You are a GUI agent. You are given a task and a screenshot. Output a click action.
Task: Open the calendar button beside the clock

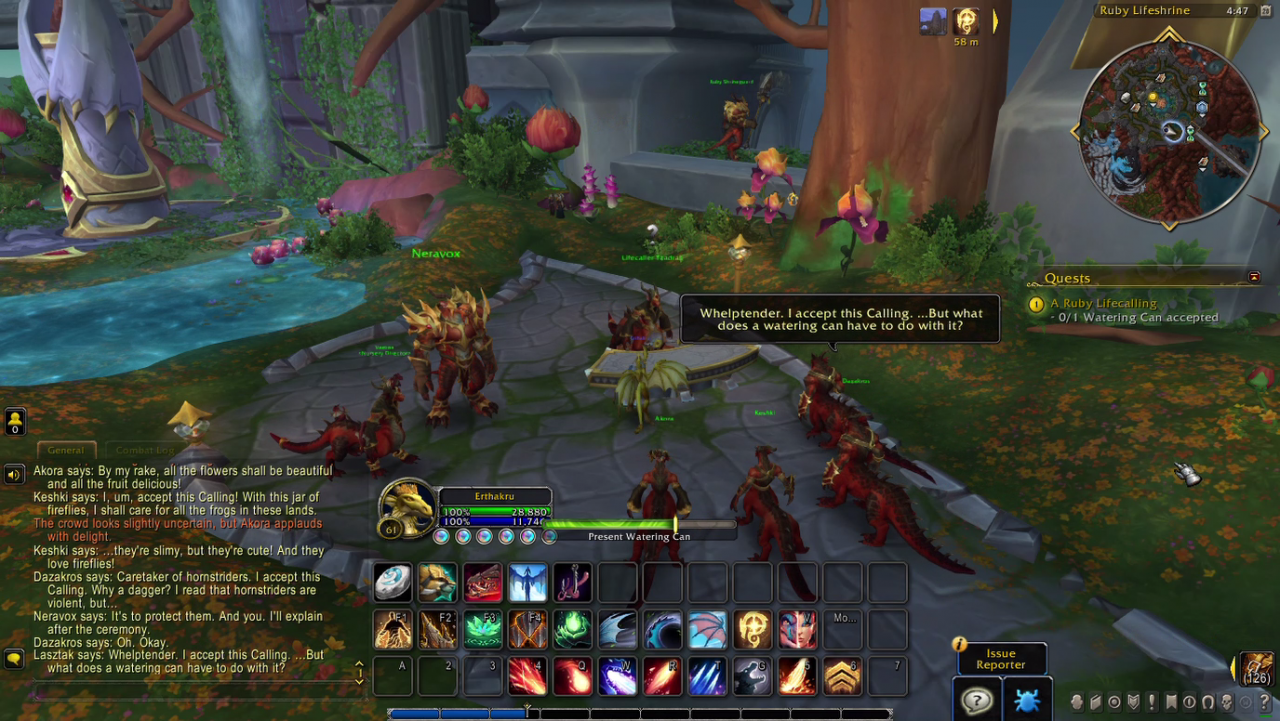pyautogui.click(x=1263, y=11)
